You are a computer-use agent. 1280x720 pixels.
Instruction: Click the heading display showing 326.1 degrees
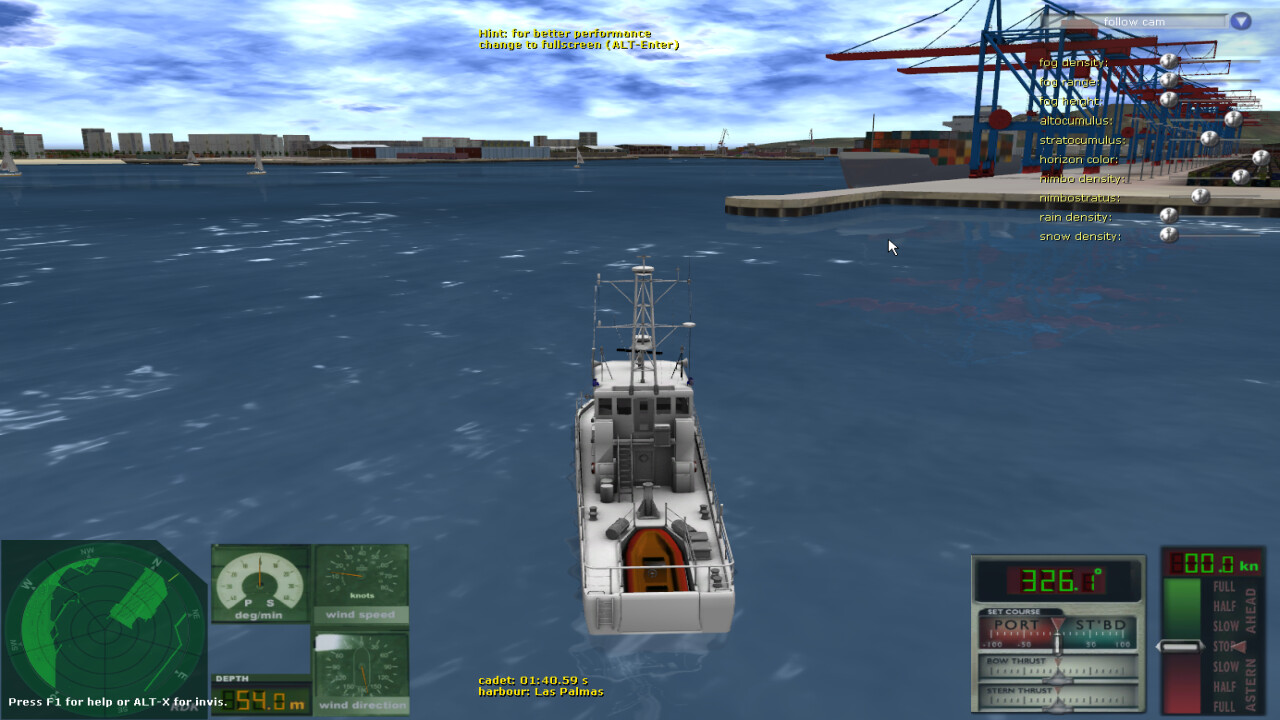(1055, 582)
